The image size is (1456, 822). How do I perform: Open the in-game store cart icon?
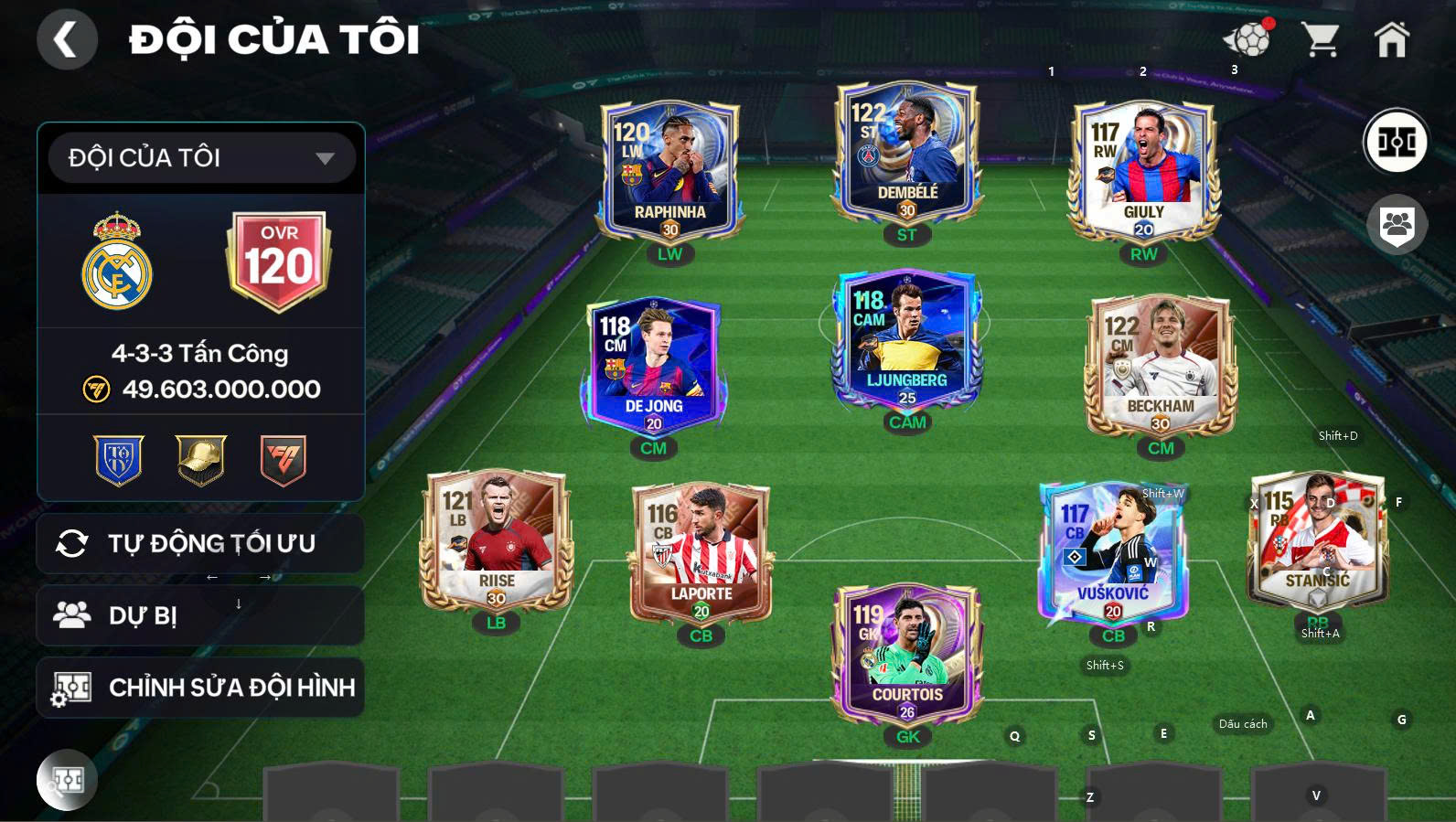tap(1321, 38)
